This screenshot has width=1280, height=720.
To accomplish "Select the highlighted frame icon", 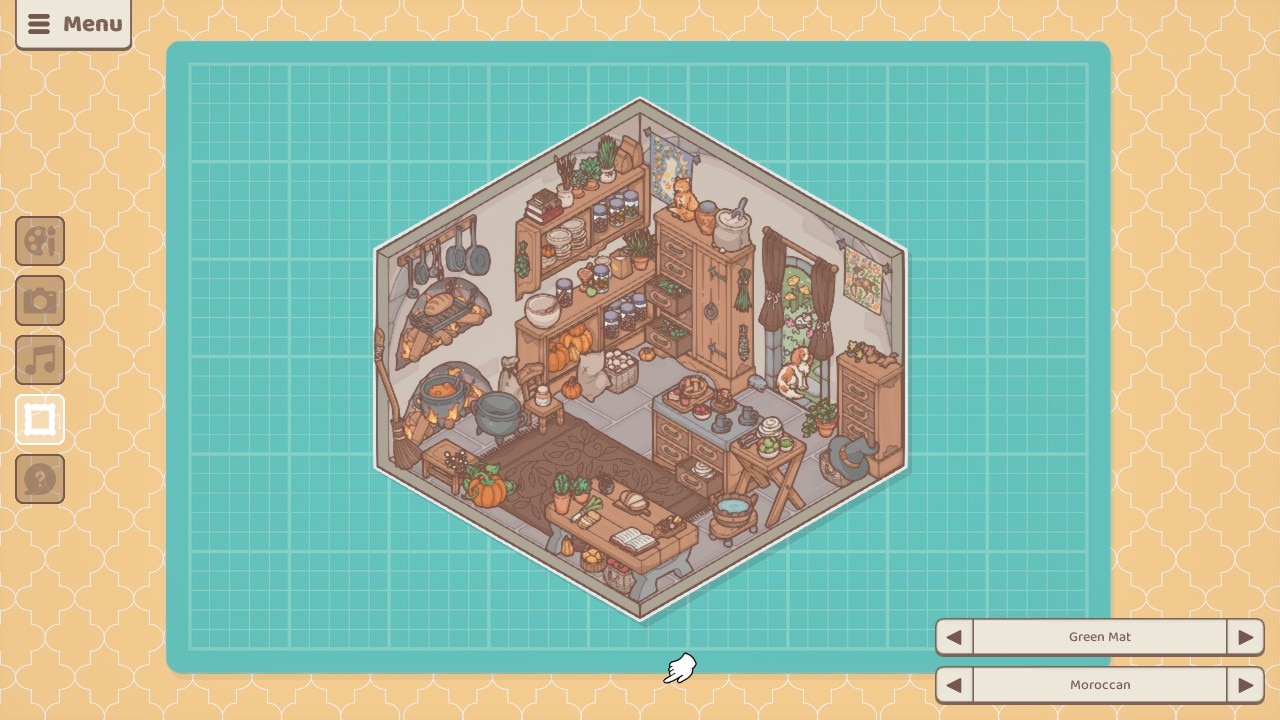I will 40,420.
